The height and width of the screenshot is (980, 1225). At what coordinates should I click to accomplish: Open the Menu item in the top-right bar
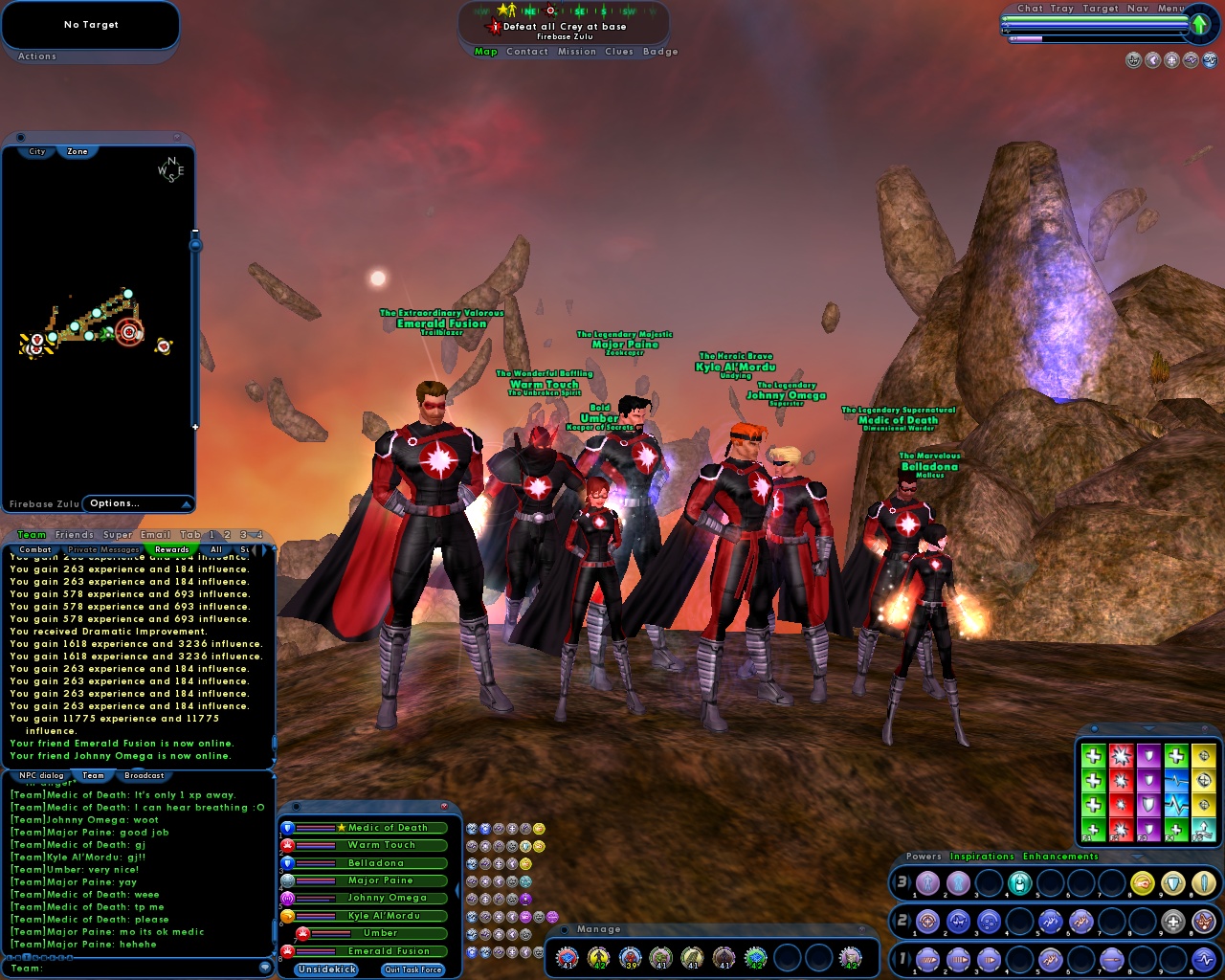pyautogui.click(x=1170, y=8)
